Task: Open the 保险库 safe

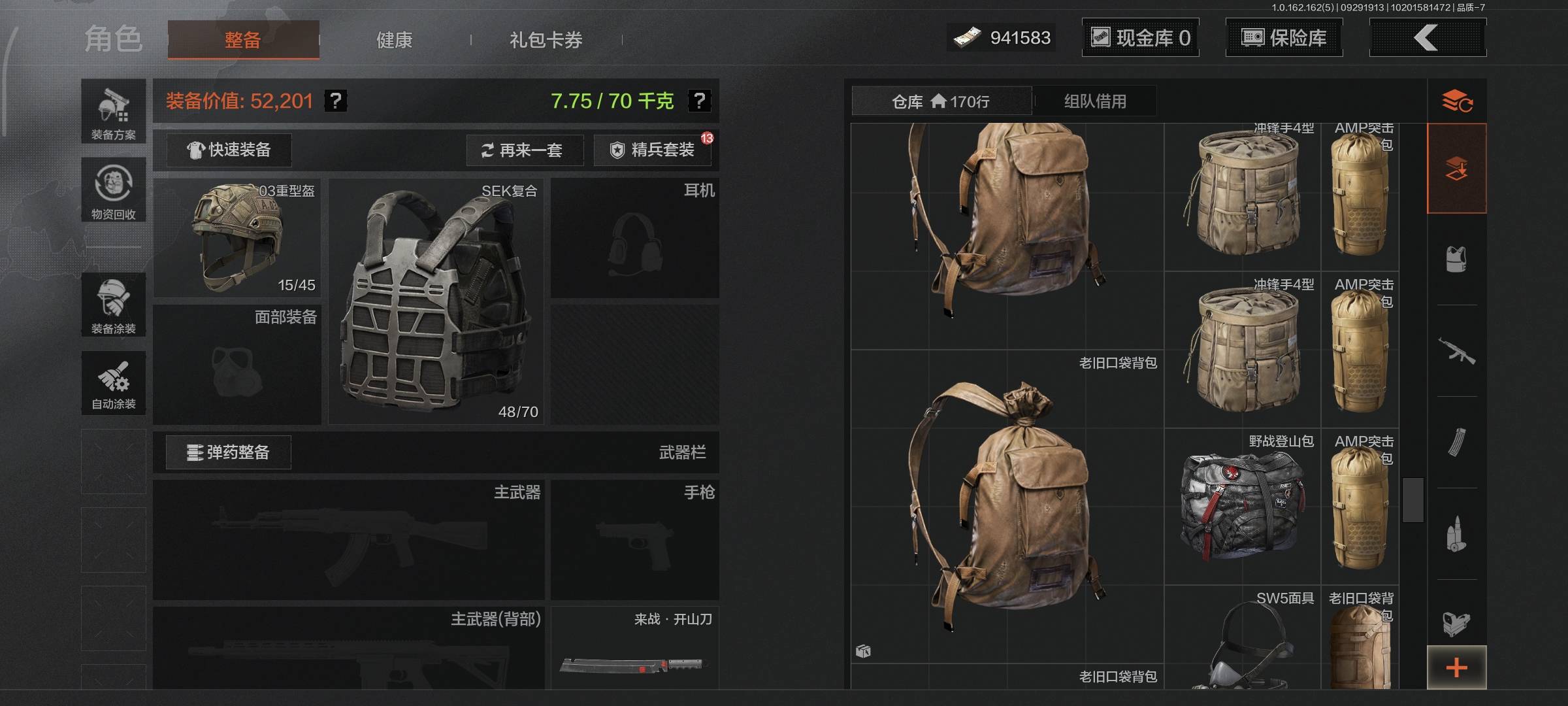Action: pyautogui.click(x=1284, y=38)
